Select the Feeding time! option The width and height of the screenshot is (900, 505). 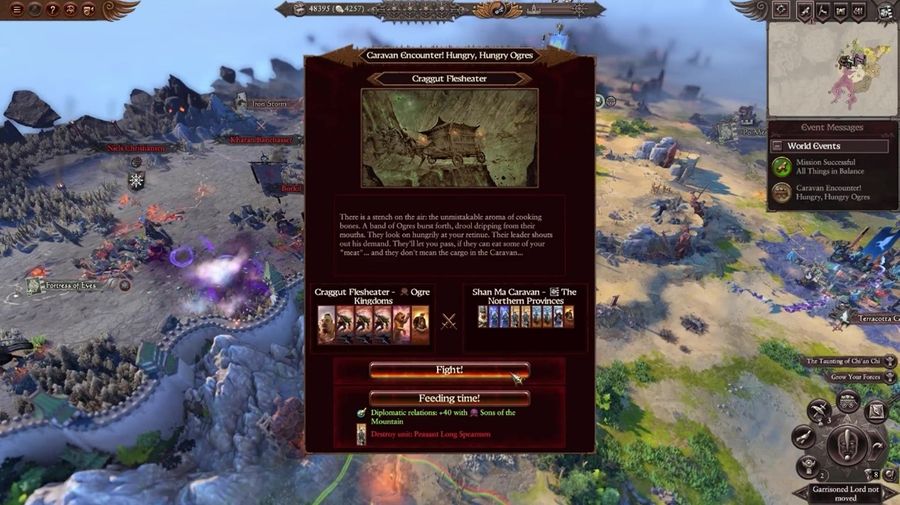point(449,397)
